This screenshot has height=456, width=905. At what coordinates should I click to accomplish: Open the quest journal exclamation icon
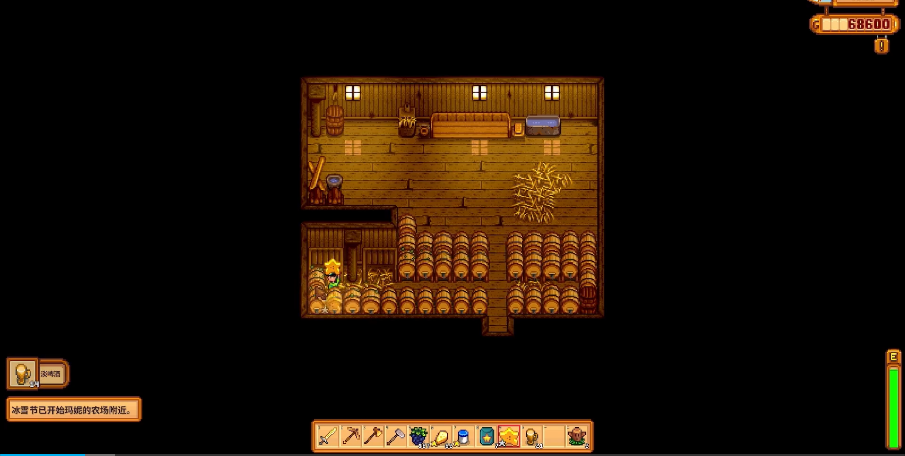(x=881, y=45)
